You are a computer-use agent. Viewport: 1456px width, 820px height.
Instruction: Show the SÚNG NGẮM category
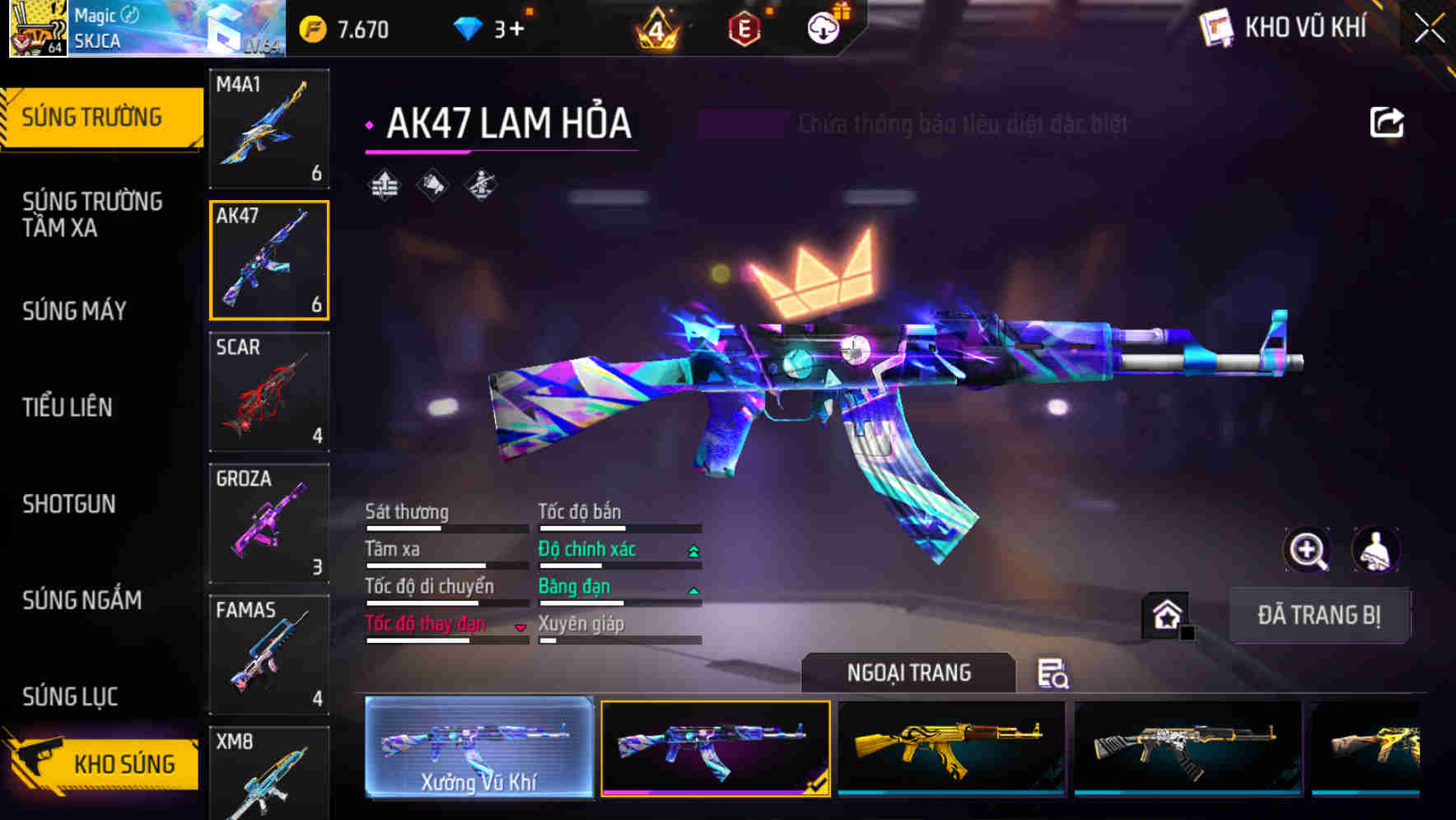[82, 600]
